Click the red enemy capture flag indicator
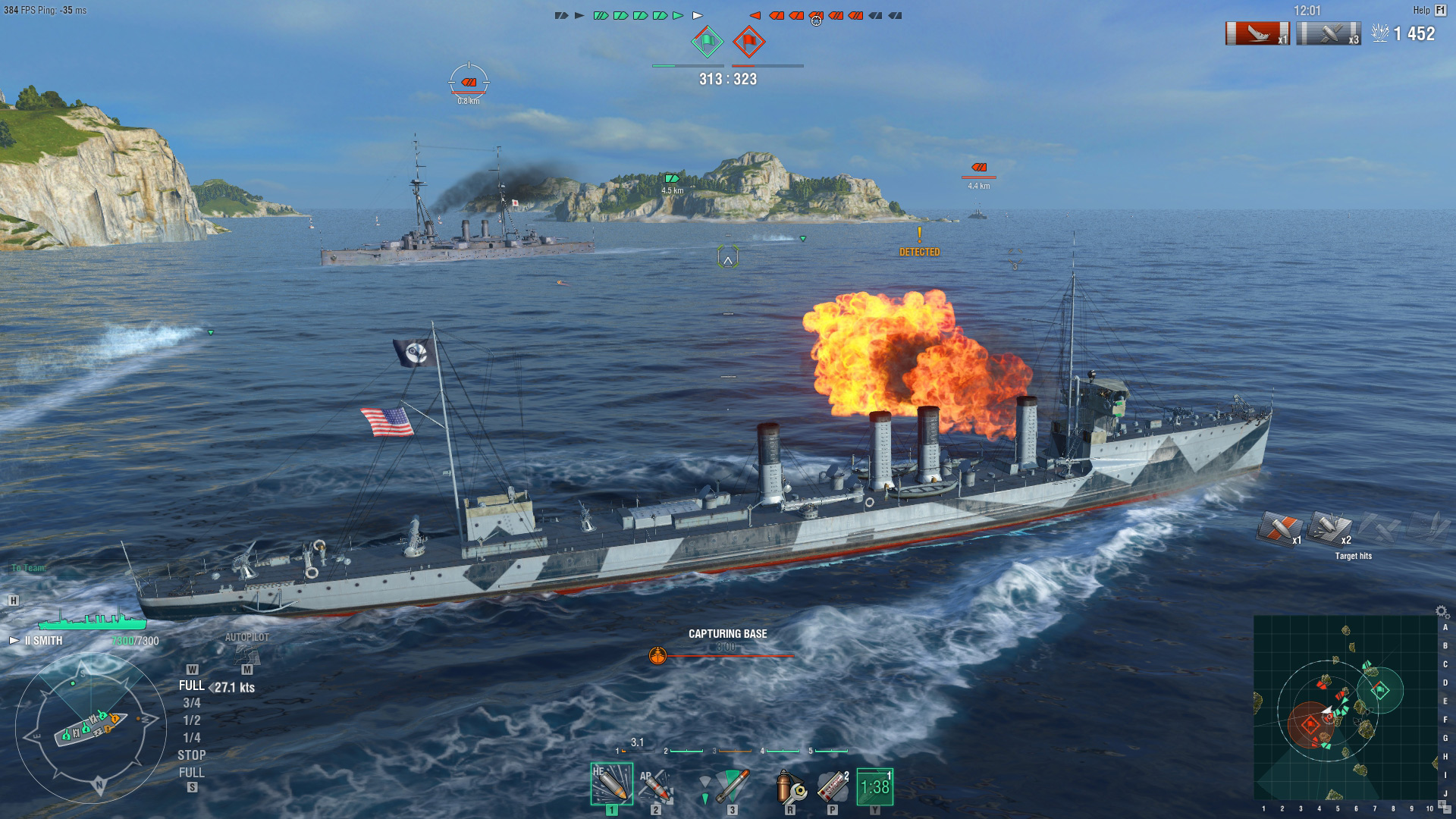Screen dimensions: 1456x819 pyautogui.click(x=748, y=42)
